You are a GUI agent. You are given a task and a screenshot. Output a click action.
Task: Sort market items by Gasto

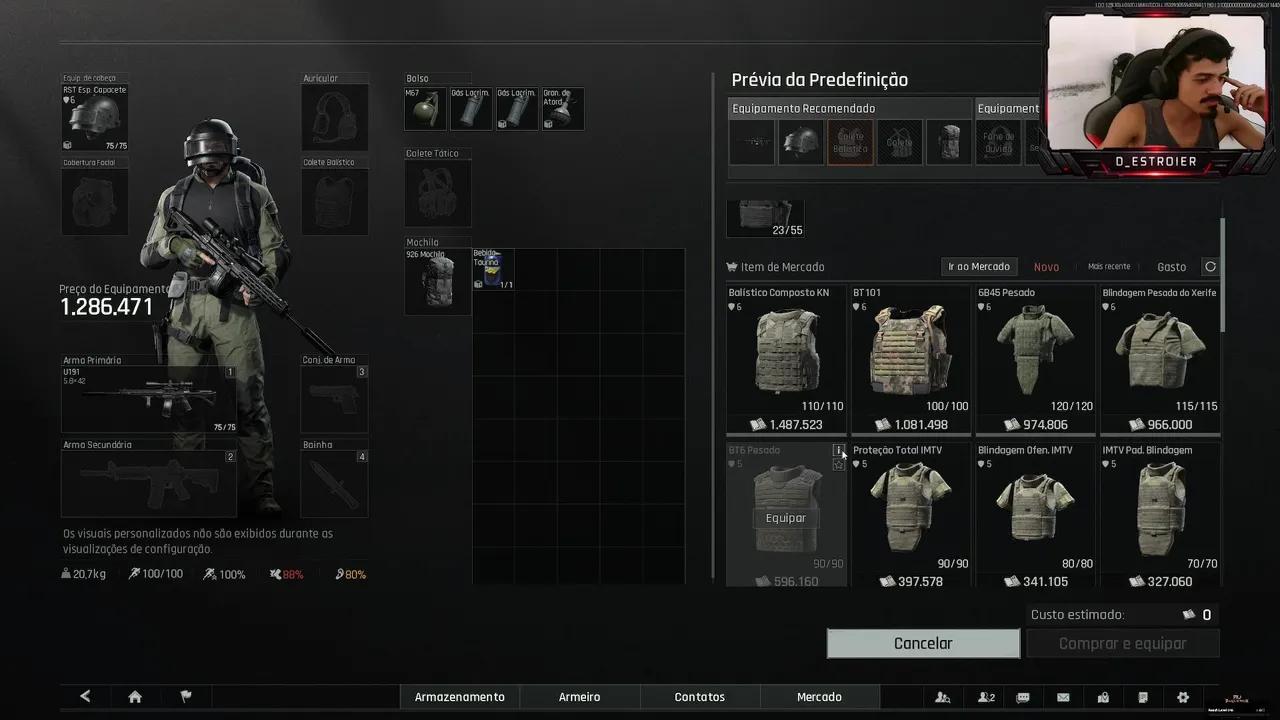(x=1171, y=267)
